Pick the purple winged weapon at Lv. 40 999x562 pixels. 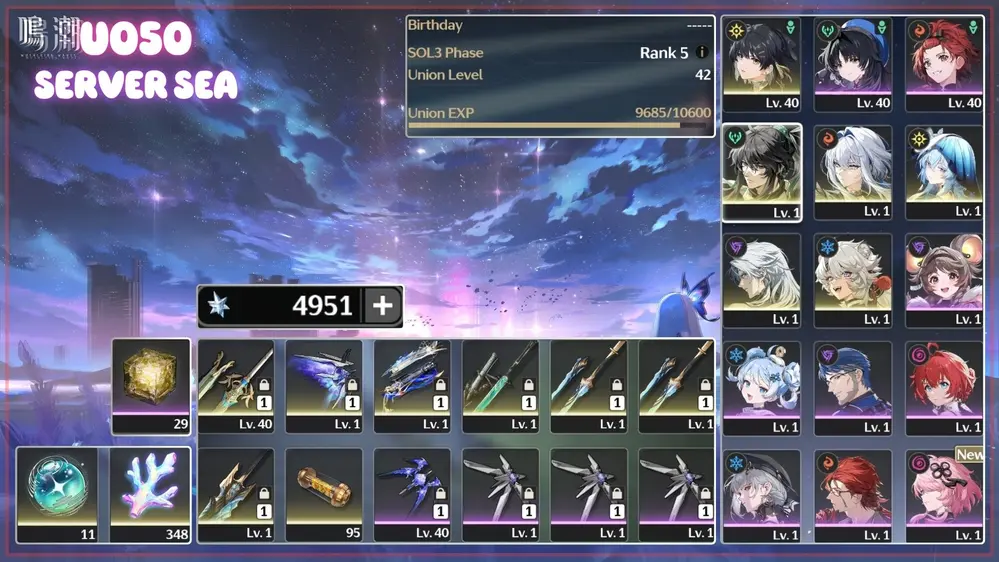(x=412, y=494)
